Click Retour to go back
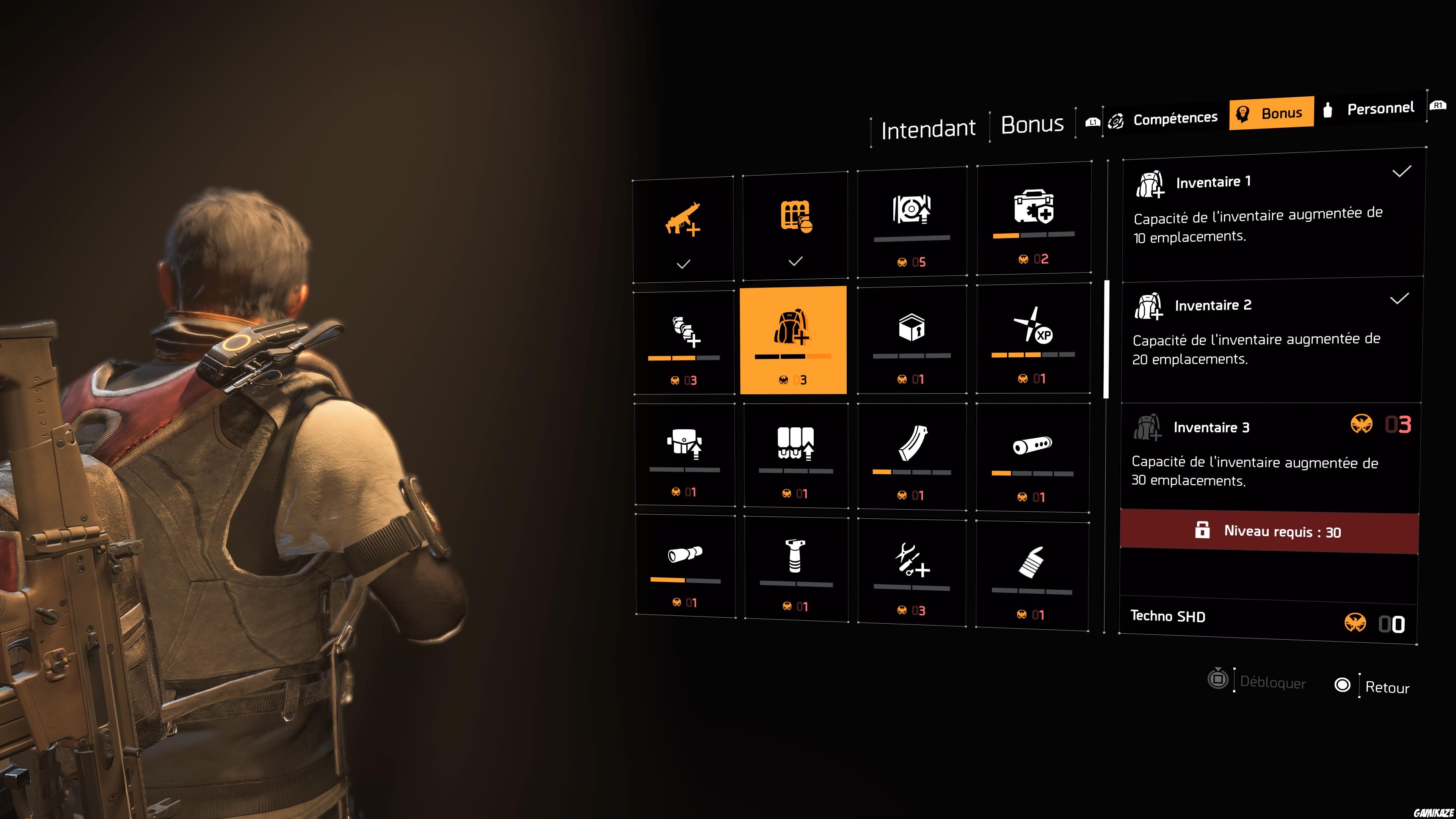Screen dimensions: 1456x819 point(1388,688)
